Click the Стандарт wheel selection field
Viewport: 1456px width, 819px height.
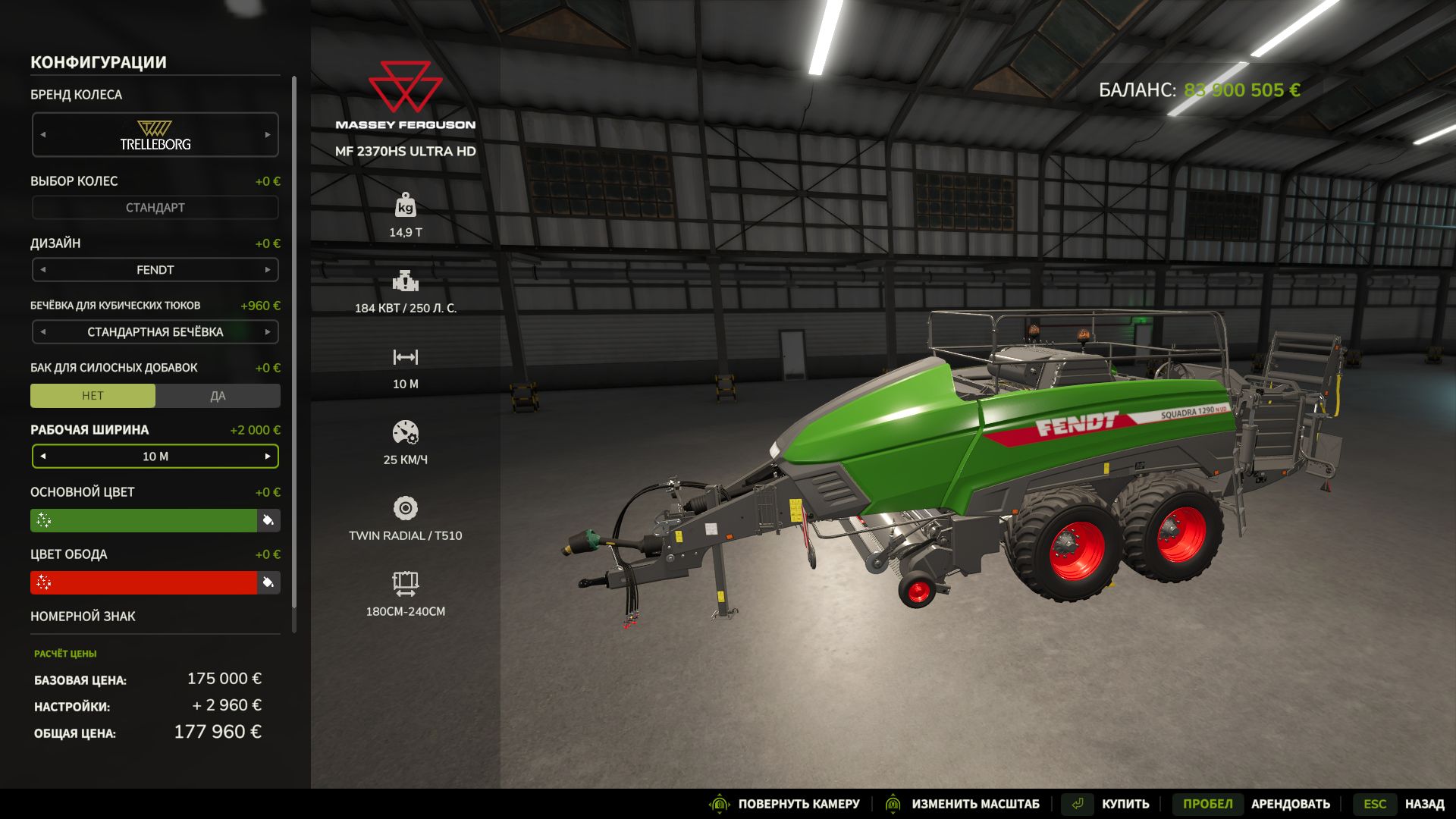pyautogui.click(x=155, y=208)
